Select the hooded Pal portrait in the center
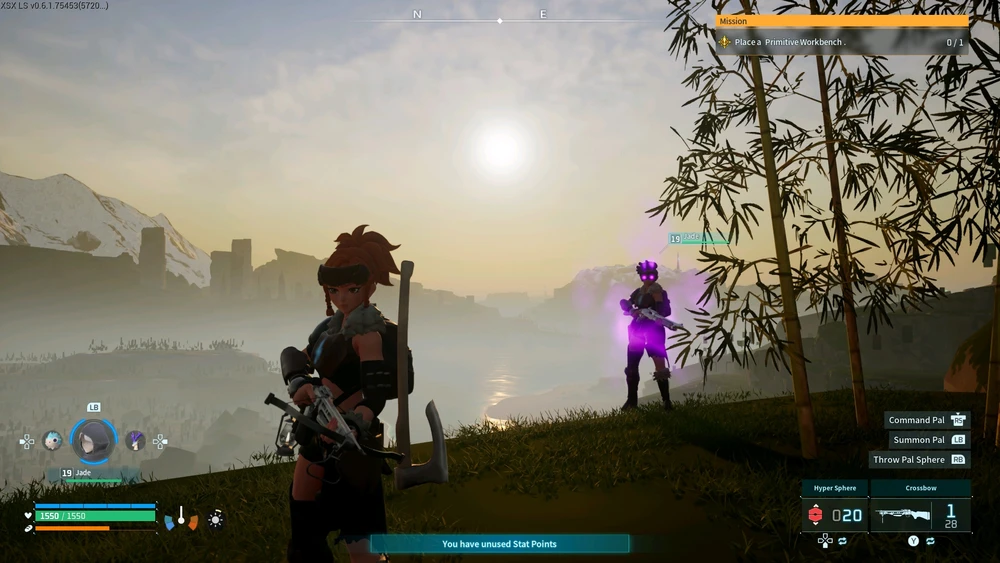The image size is (1000, 563). [x=94, y=440]
